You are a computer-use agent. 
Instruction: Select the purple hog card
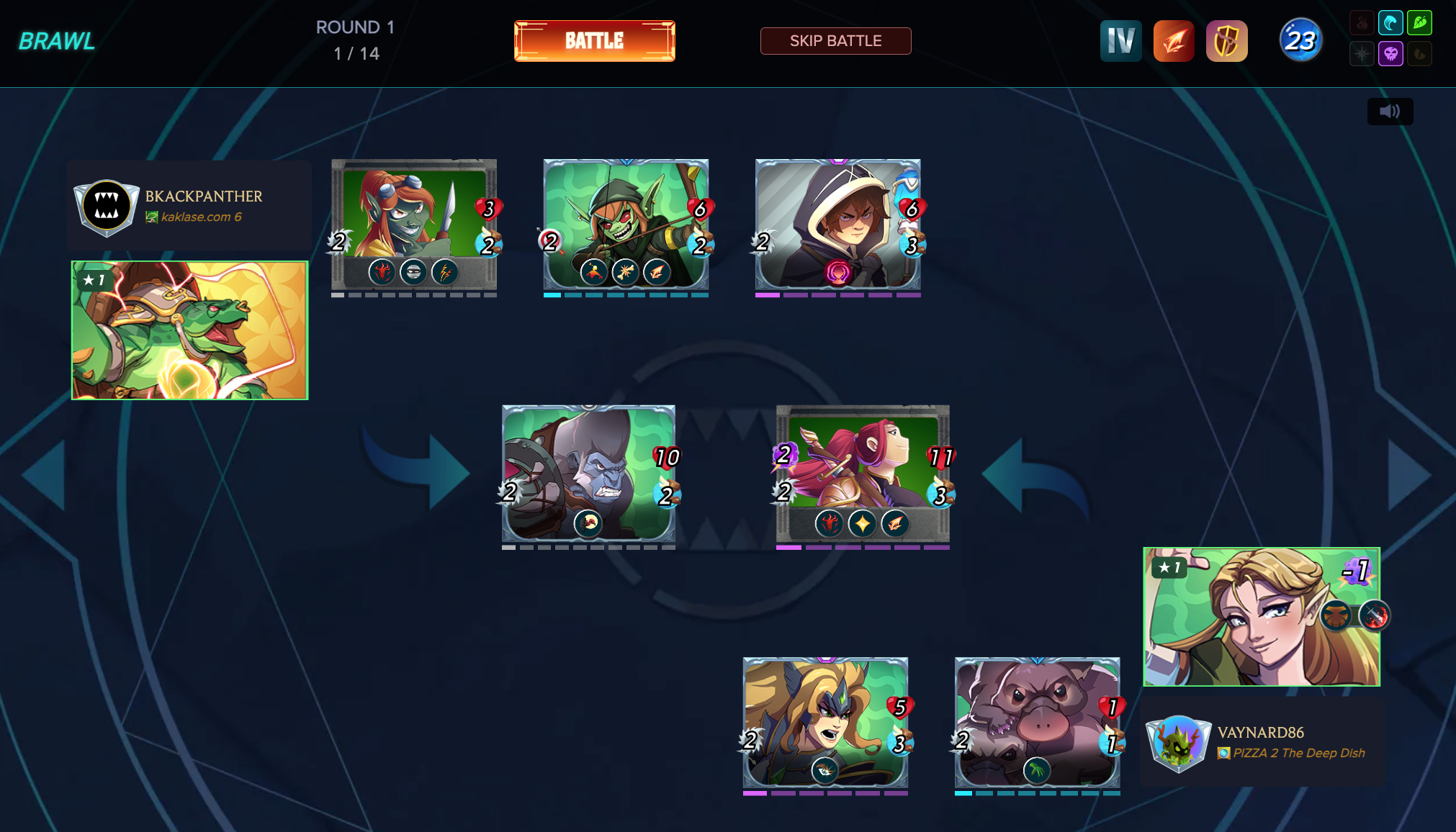click(1037, 722)
